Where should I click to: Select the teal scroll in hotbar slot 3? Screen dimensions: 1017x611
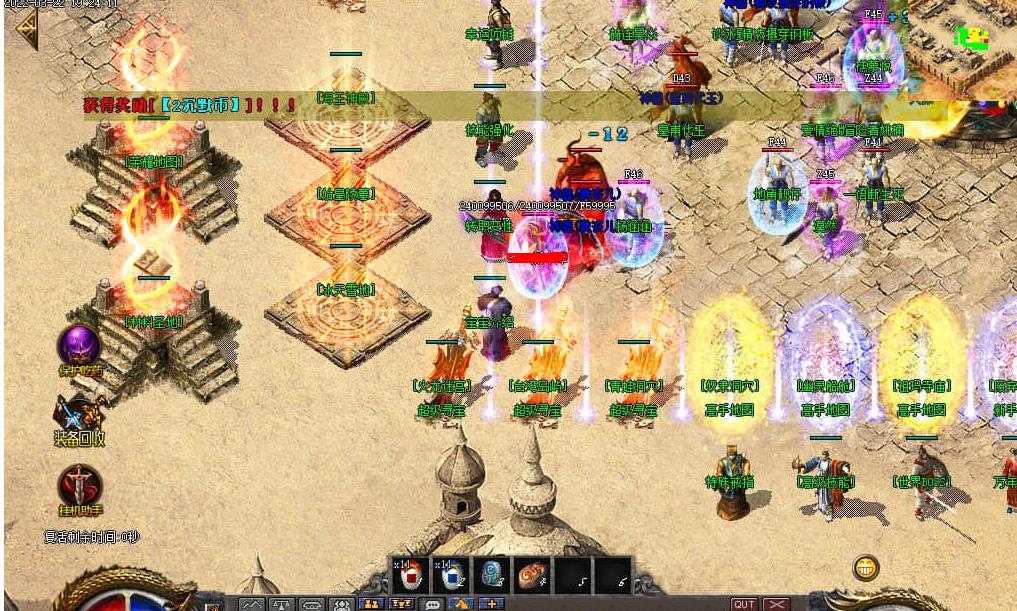click(x=490, y=576)
